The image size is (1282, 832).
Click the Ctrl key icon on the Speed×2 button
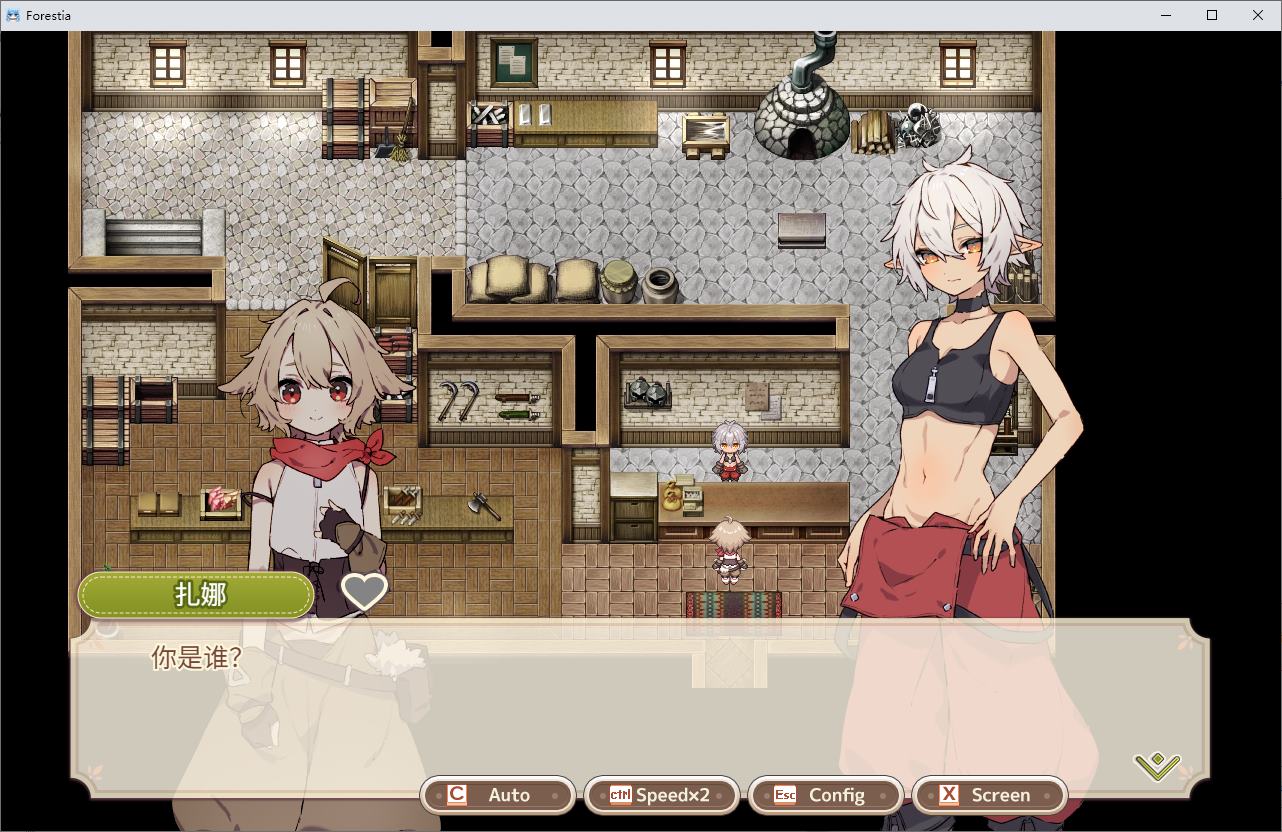coord(623,795)
